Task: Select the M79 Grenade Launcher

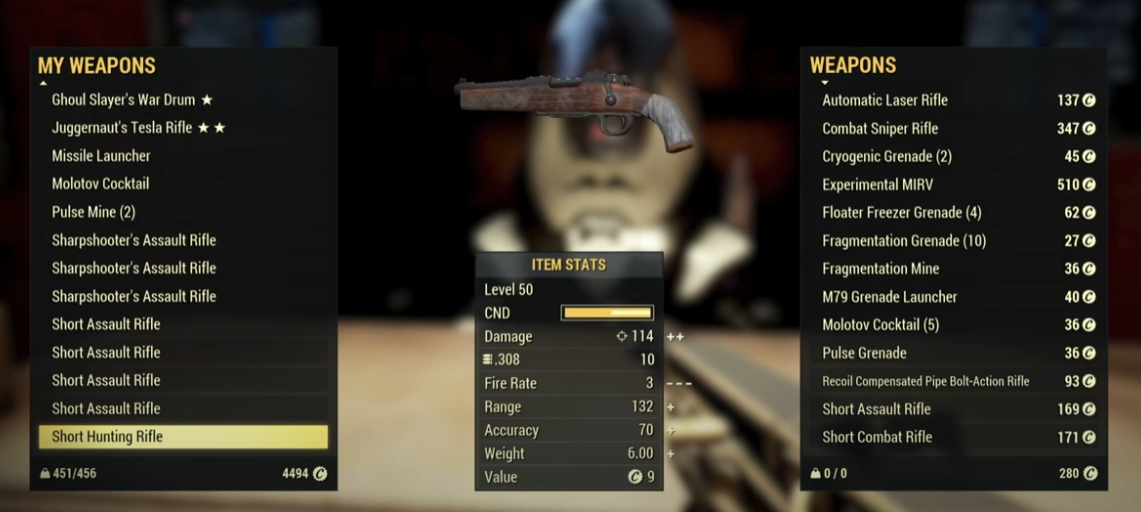Action: [x=889, y=296]
